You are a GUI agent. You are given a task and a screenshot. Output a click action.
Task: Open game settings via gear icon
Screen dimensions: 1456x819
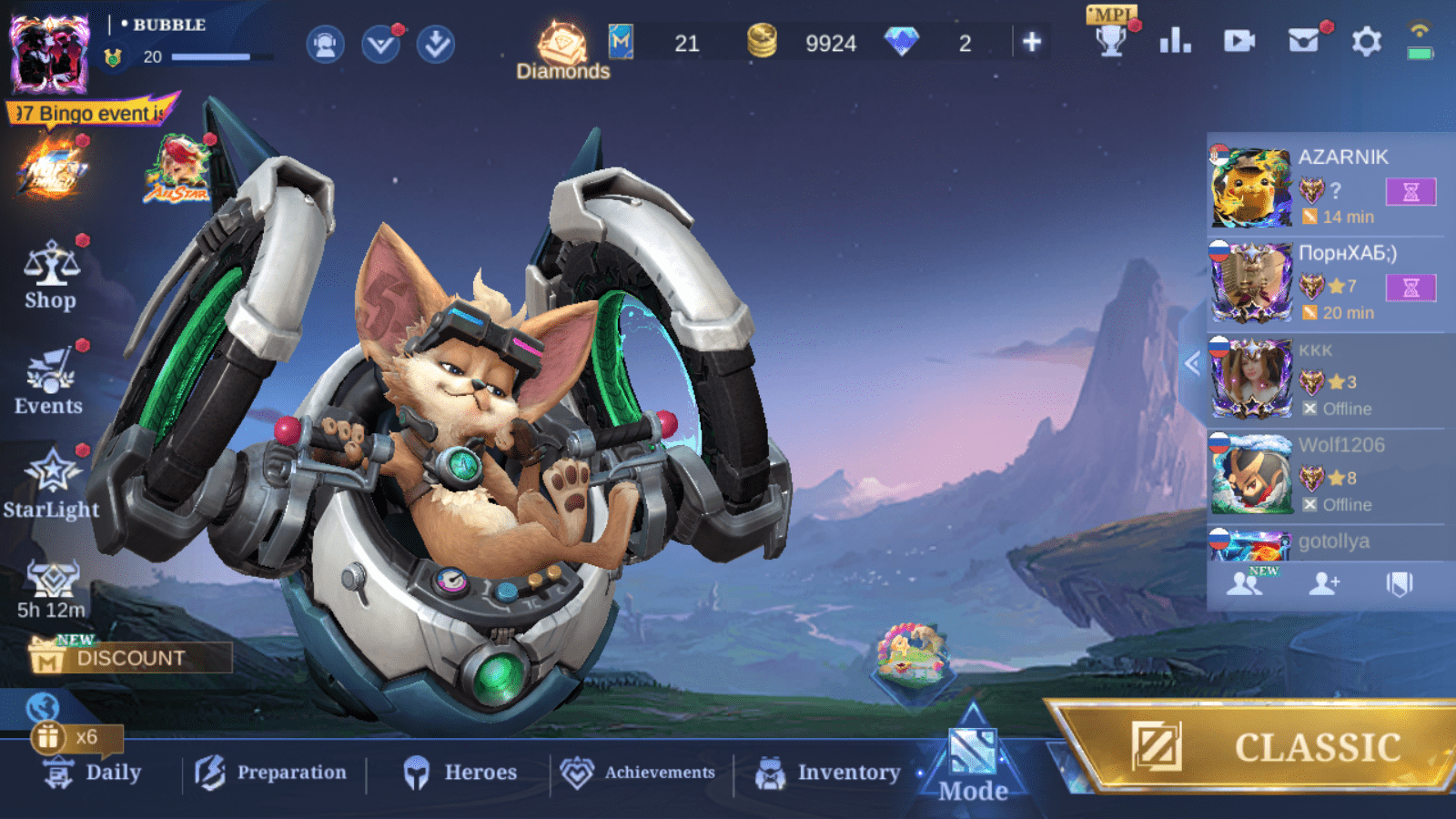1366,41
